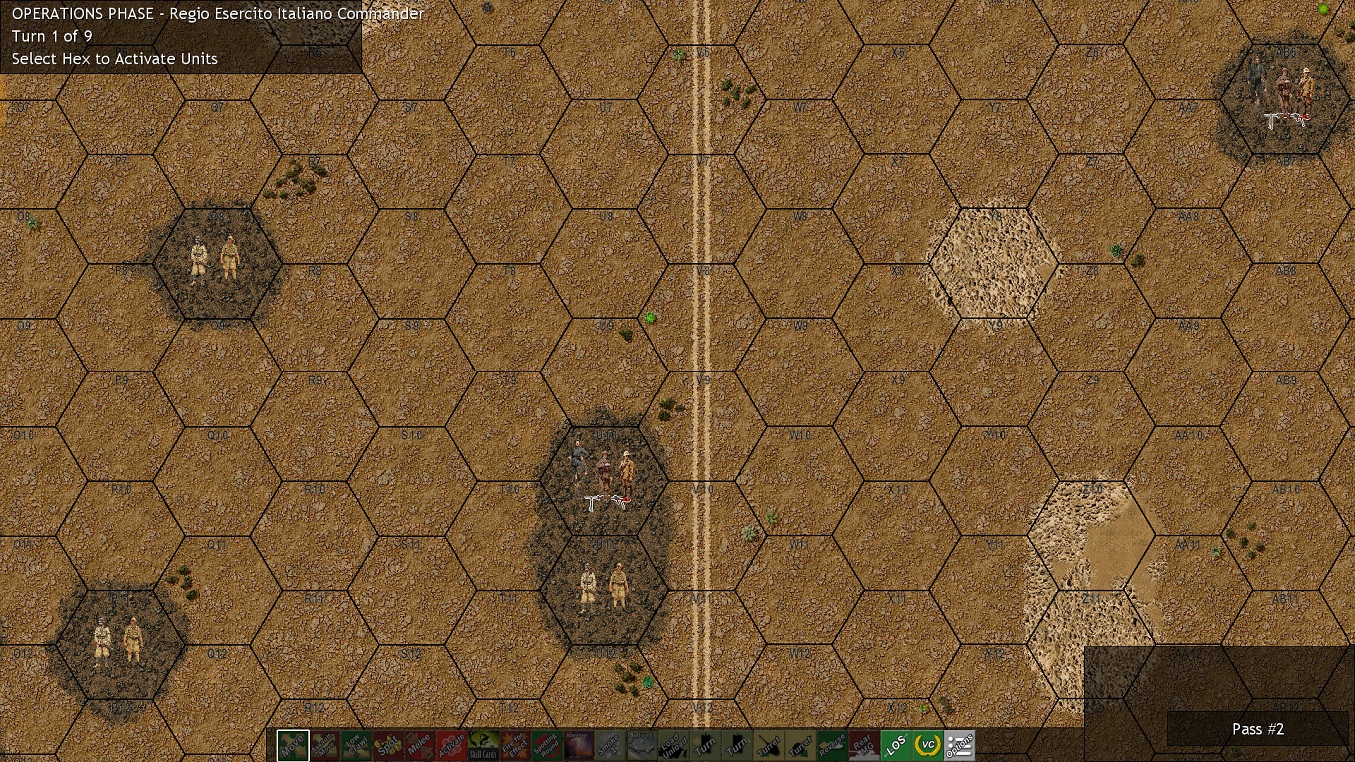Viewport: 1355px width, 762px height.
Task: Click the Activate hexes icon
Action: 453,745
